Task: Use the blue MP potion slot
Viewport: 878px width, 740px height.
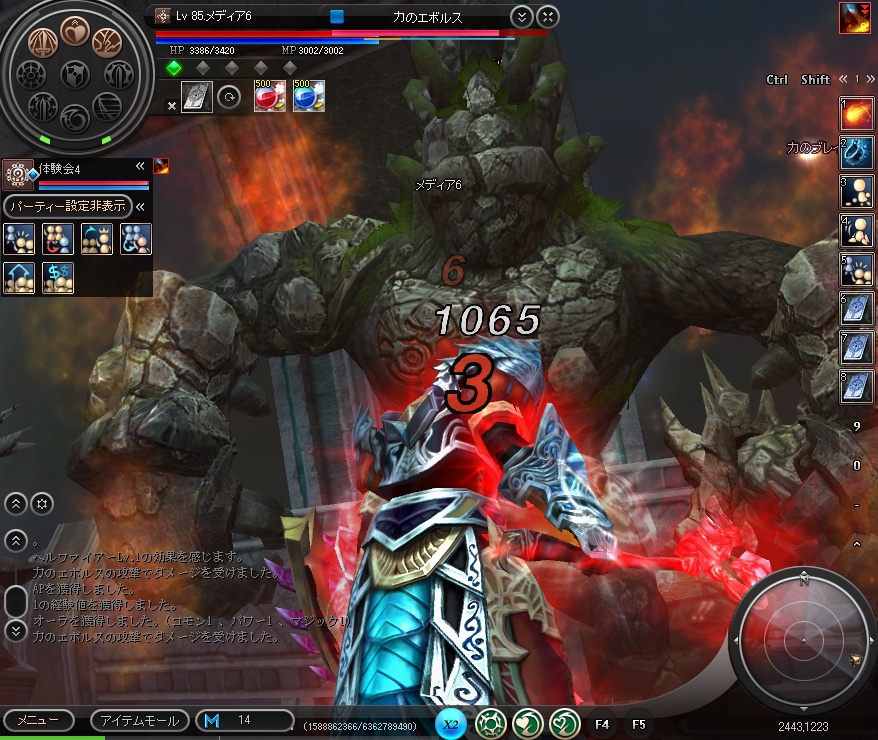Action: 308,97
